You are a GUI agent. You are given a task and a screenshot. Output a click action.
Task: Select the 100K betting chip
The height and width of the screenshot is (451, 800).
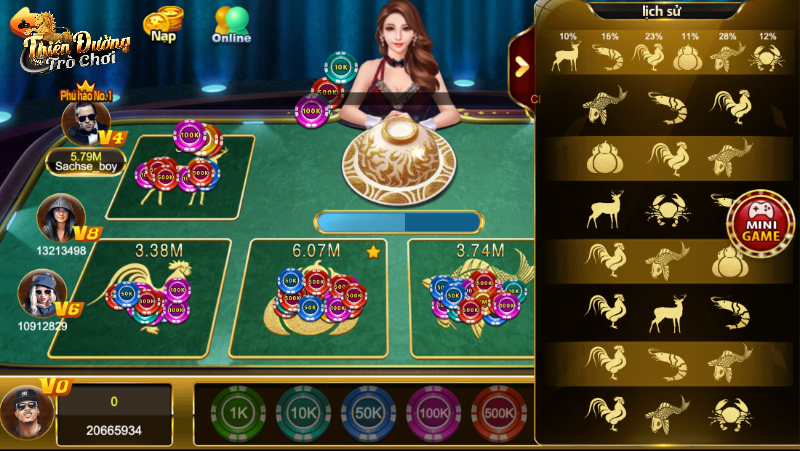coord(433,413)
